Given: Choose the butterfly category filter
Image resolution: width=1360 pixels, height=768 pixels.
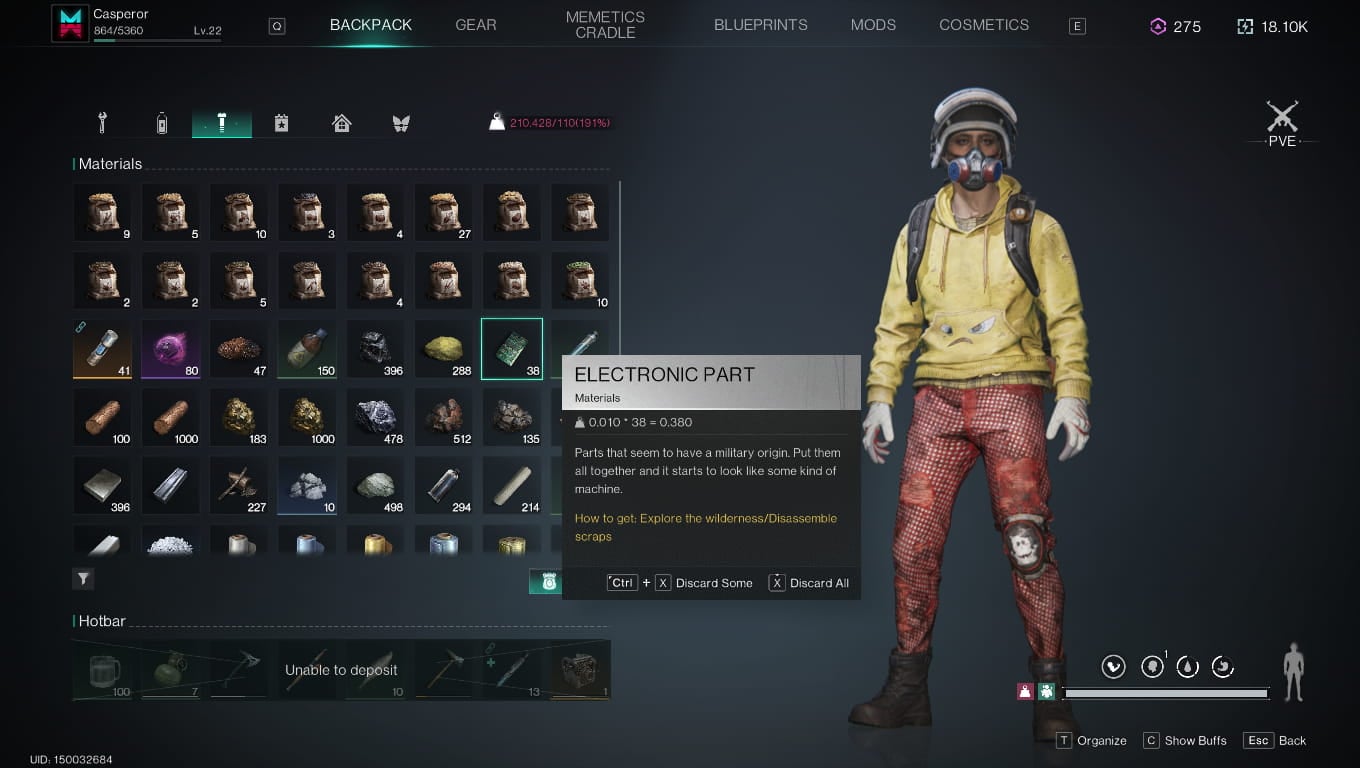Looking at the screenshot, I should pyautogui.click(x=401, y=123).
